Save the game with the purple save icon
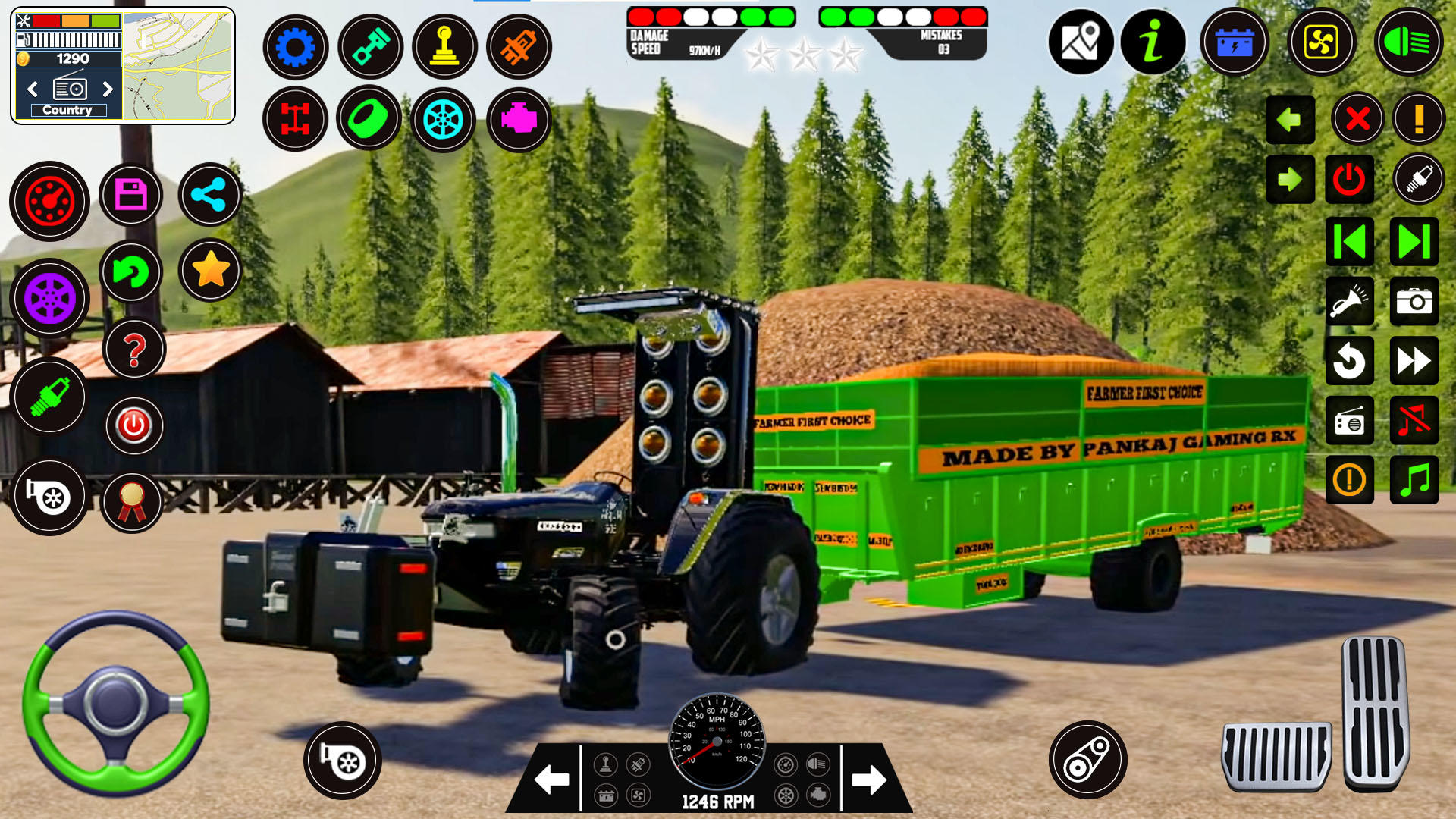Image resolution: width=1456 pixels, height=819 pixels. click(131, 195)
